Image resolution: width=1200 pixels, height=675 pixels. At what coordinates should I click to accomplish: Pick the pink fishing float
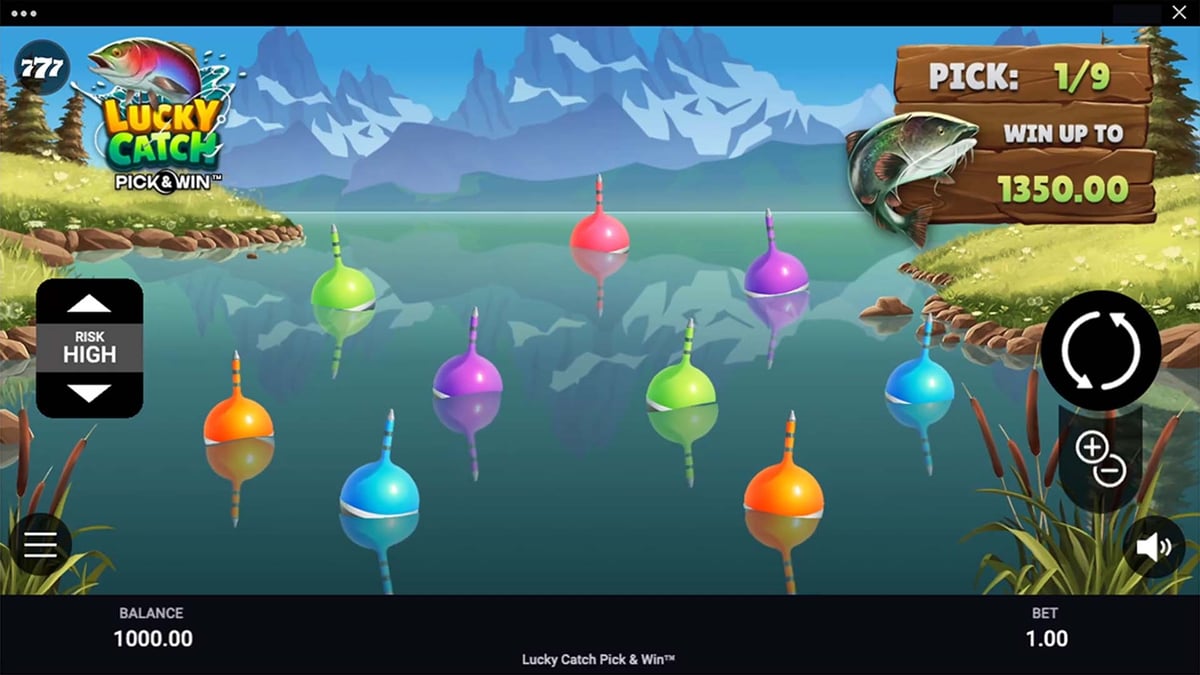click(599, 233)
